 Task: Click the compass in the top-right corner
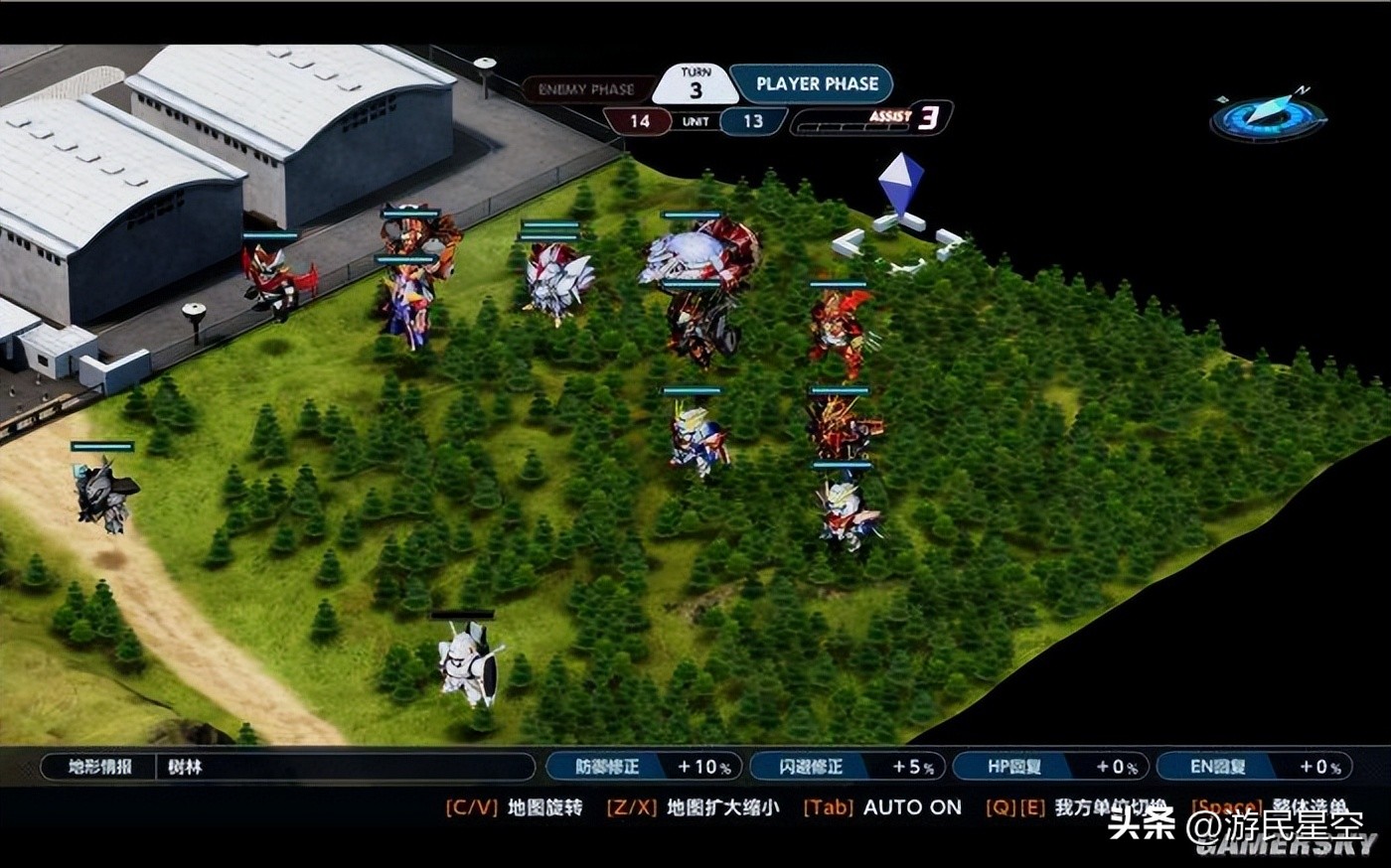[1268, 116]
